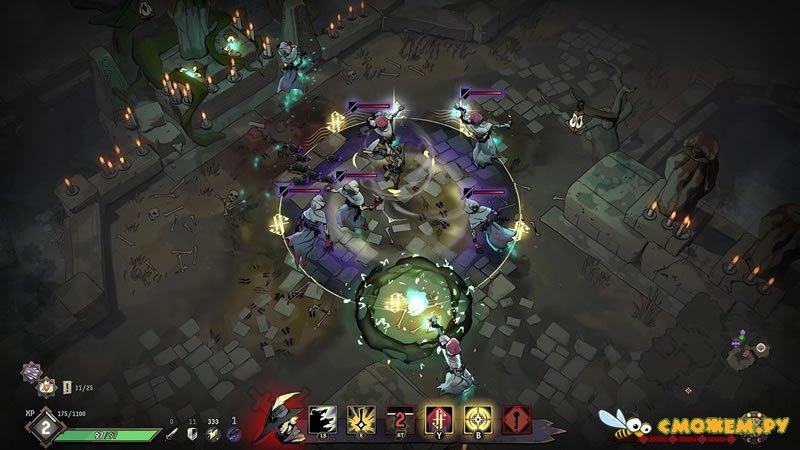The height and width of the screenshot is (450, 800).
Task: Activate the dark dash silhouette ability
Action: pyautogui.click(x=323, y=420)
